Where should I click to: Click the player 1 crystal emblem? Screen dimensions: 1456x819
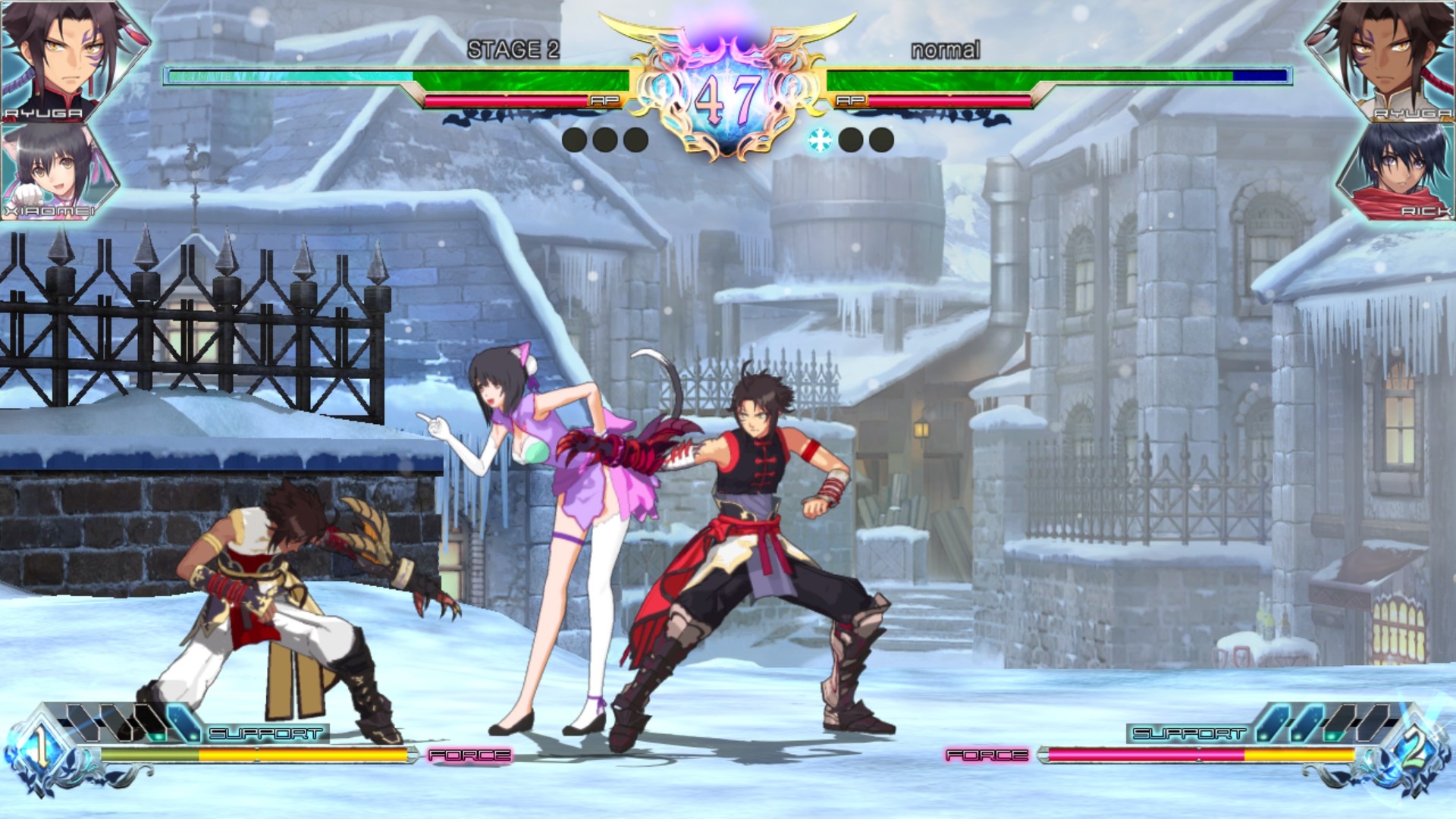tap(40, 749)
